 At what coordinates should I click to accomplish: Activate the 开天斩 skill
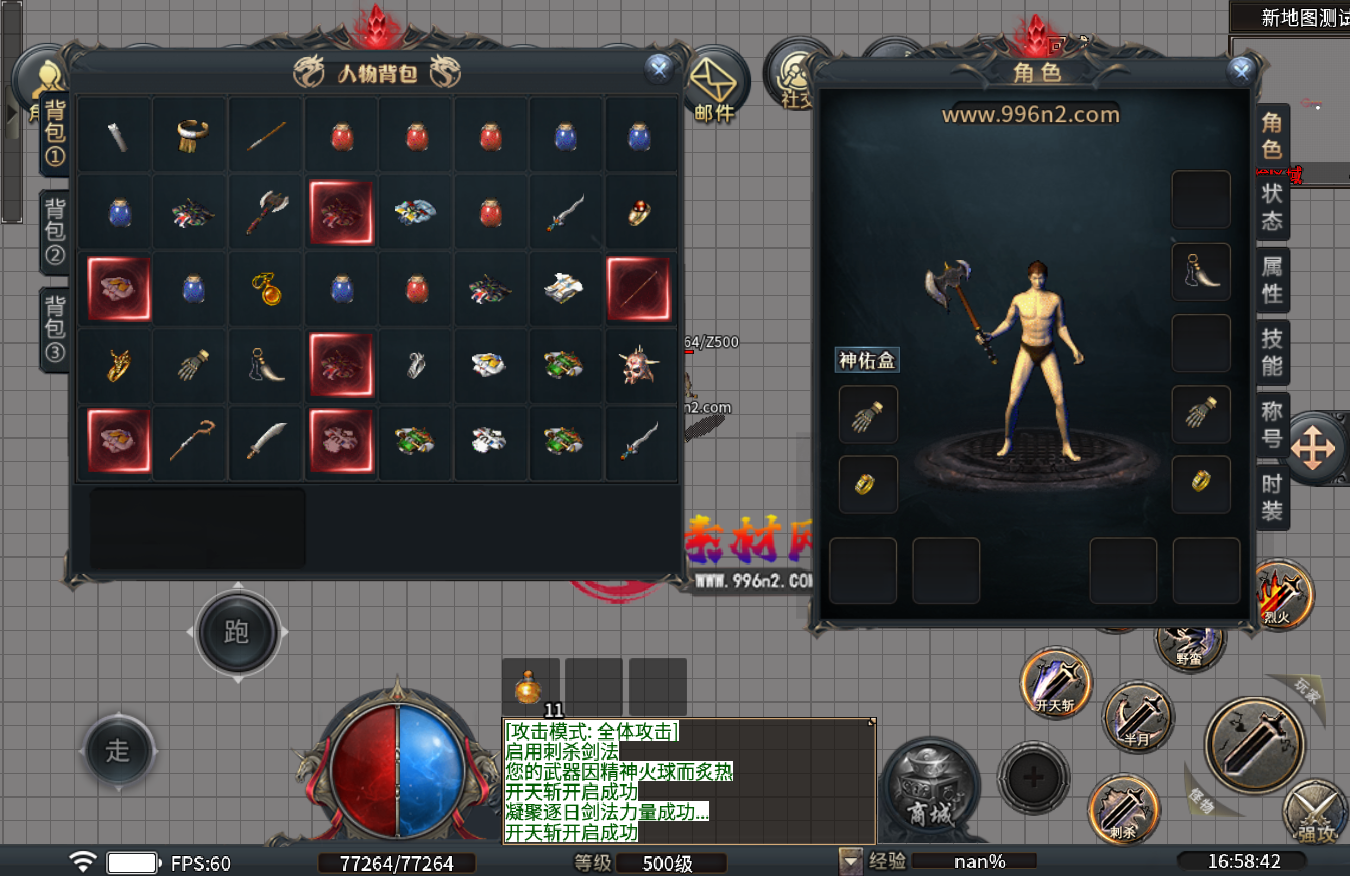click(x=1055, y=684)
